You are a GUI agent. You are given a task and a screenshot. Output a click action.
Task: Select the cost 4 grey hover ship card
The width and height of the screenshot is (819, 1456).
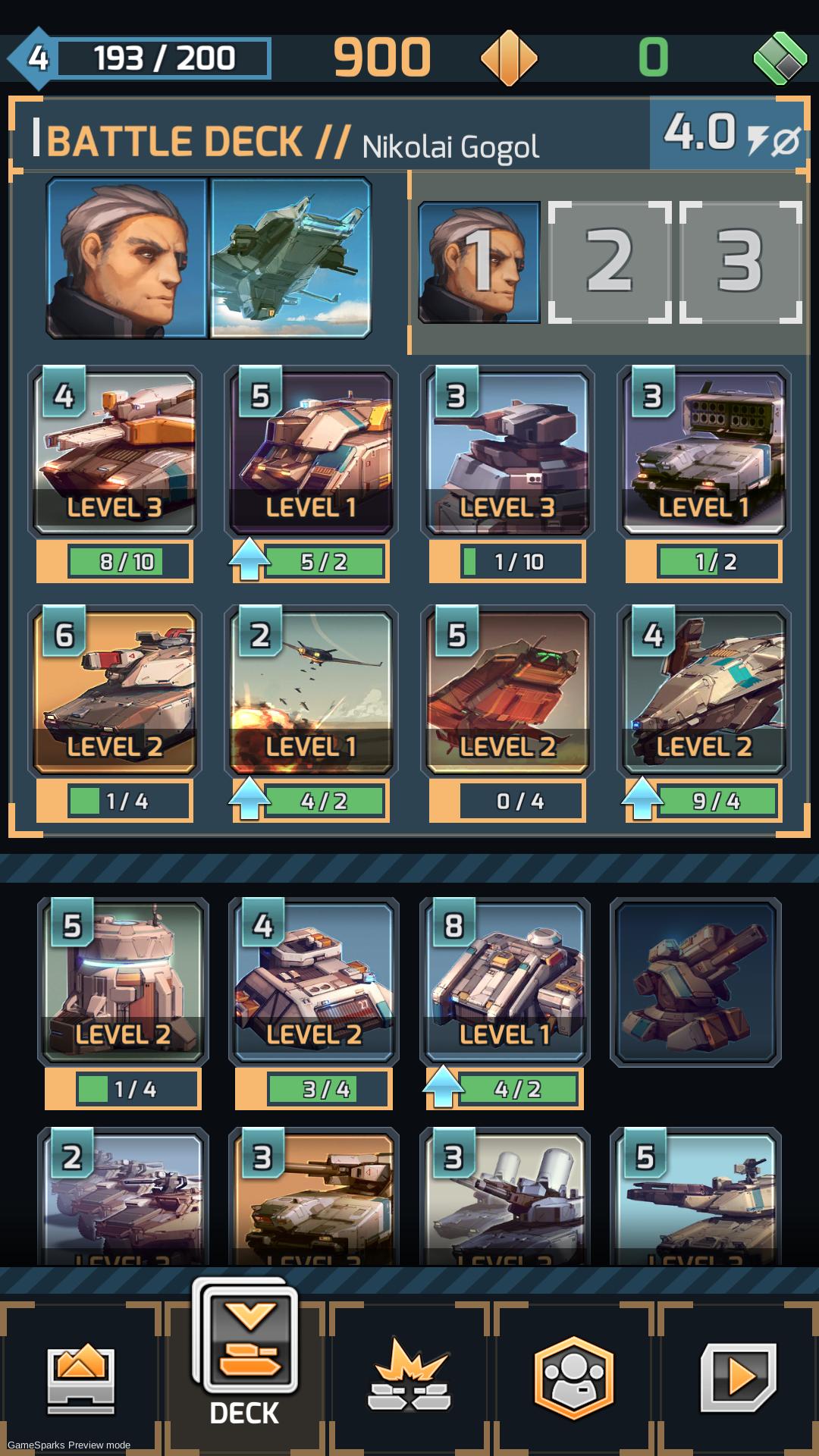pos(704,691)
